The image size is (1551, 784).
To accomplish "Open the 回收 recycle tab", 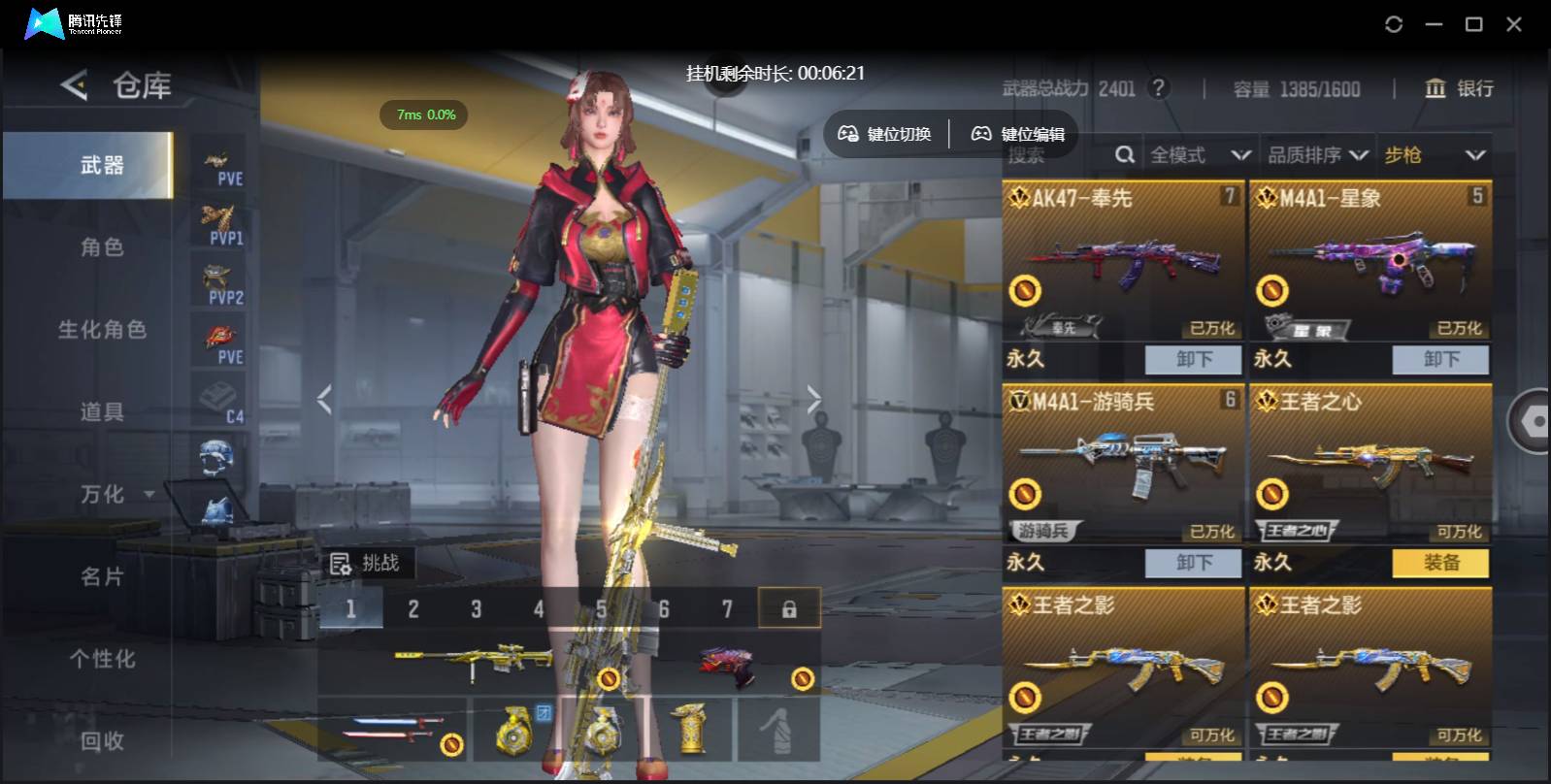I will tap(102, 741).
